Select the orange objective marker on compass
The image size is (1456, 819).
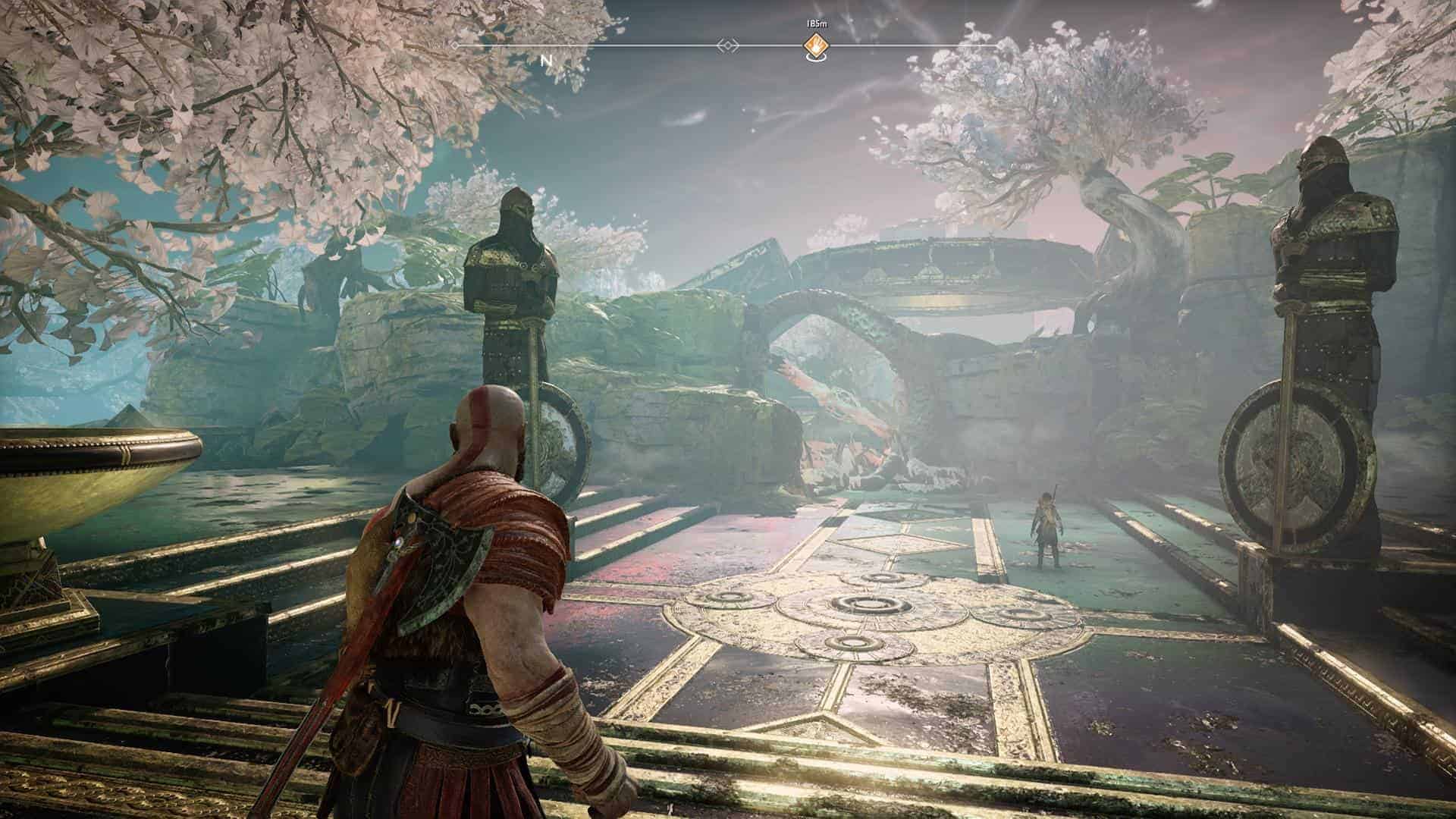(x=816, y=45)
